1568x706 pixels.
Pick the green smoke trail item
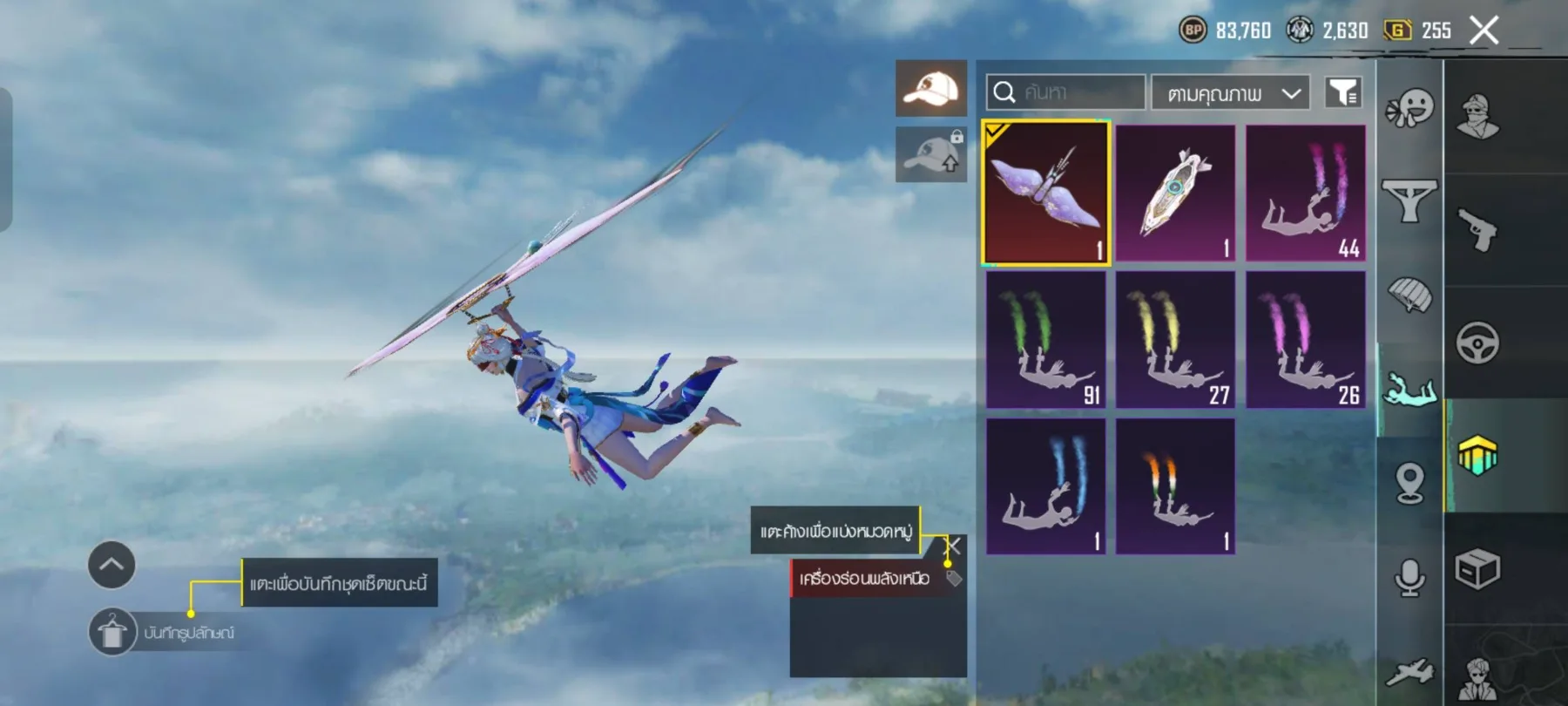click(x=1046, y=340)
